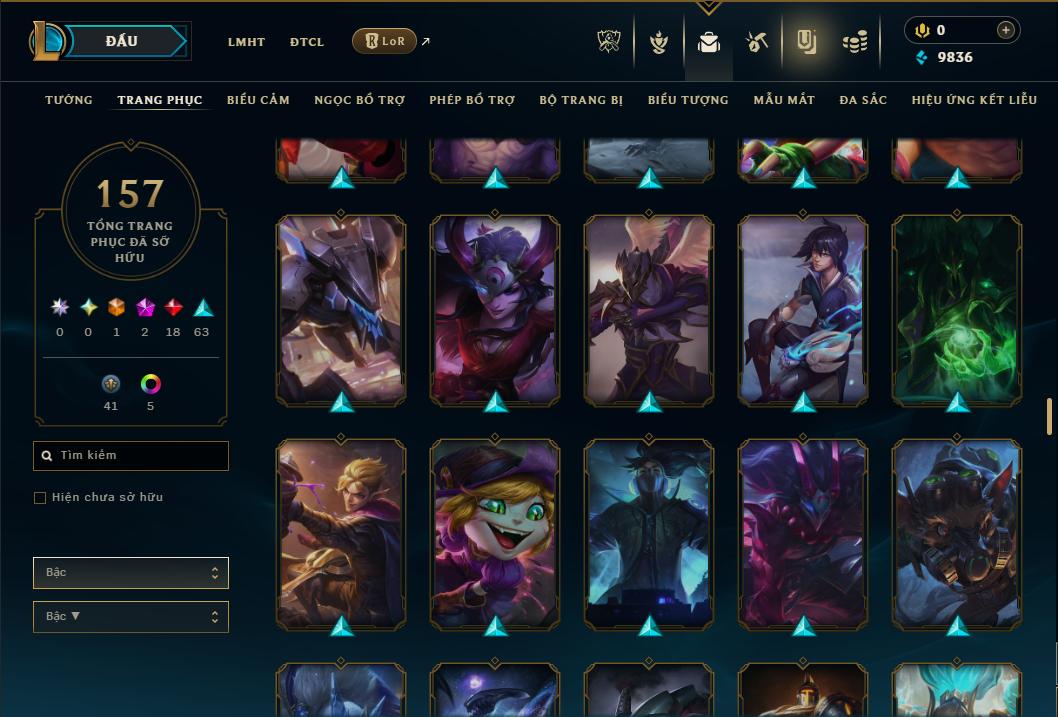Open the LMHT game section
The image size is (1058, 717).
pos(246,42)
